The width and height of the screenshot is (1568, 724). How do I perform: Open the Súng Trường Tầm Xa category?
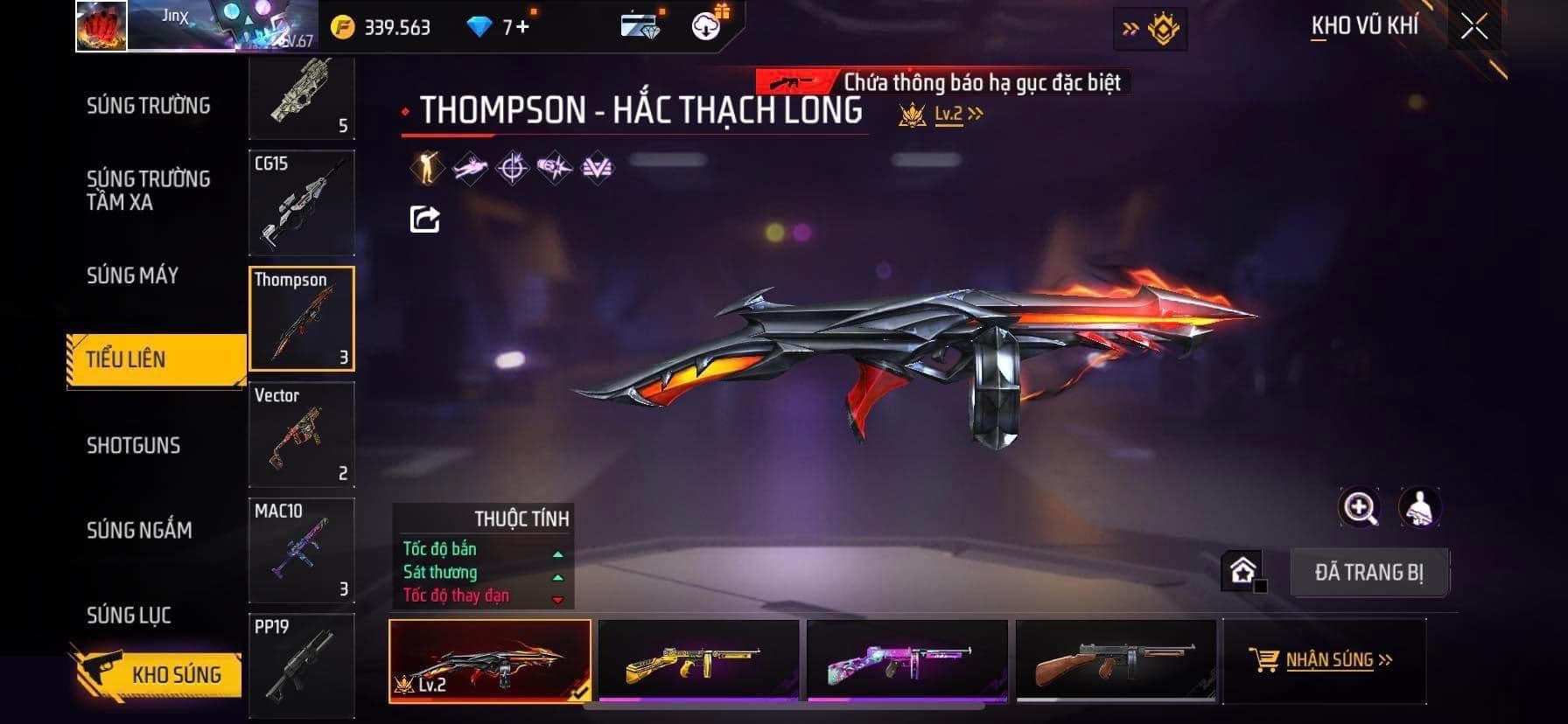click(x=148, y=191)
